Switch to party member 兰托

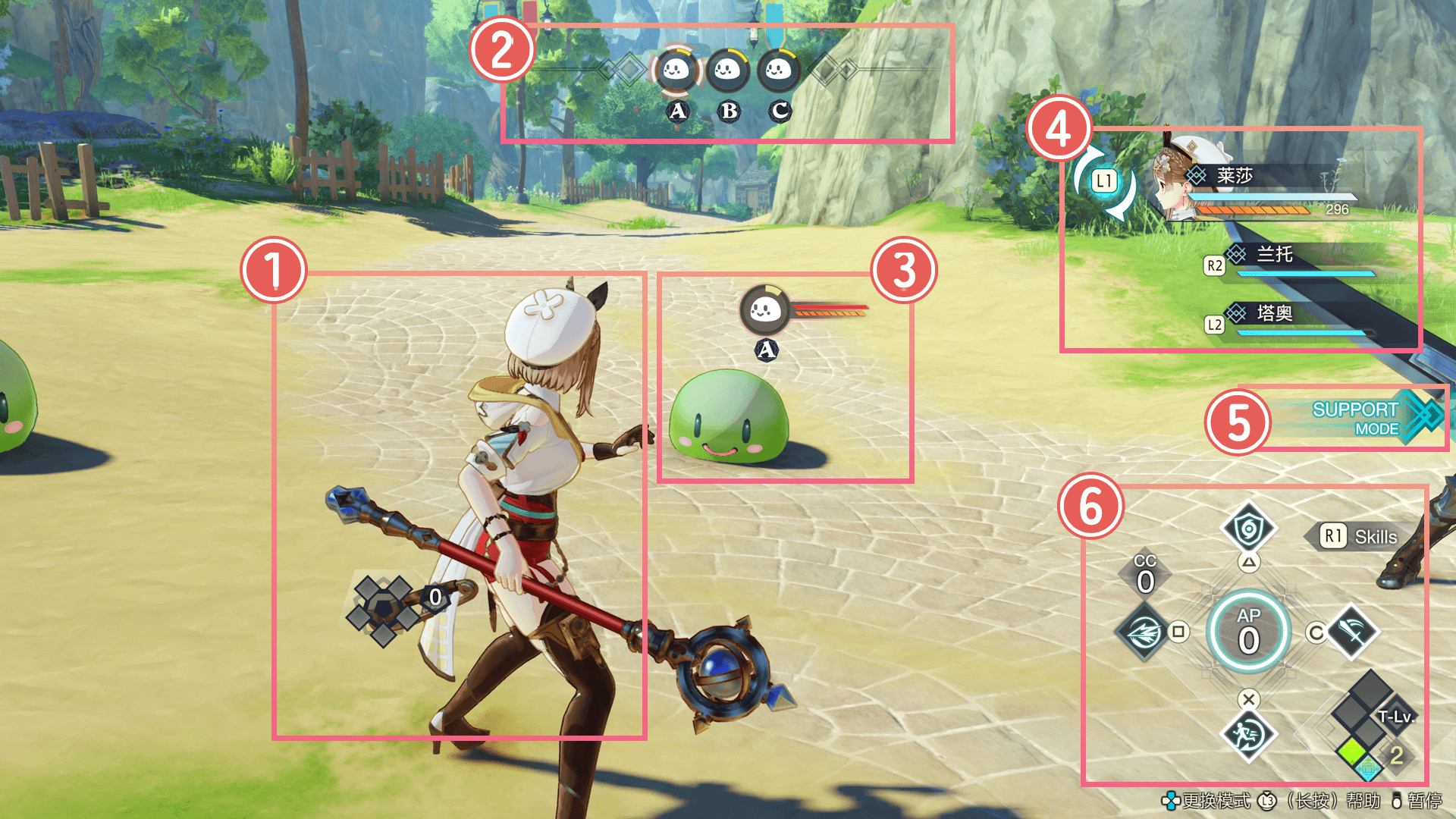[1275, 255]
